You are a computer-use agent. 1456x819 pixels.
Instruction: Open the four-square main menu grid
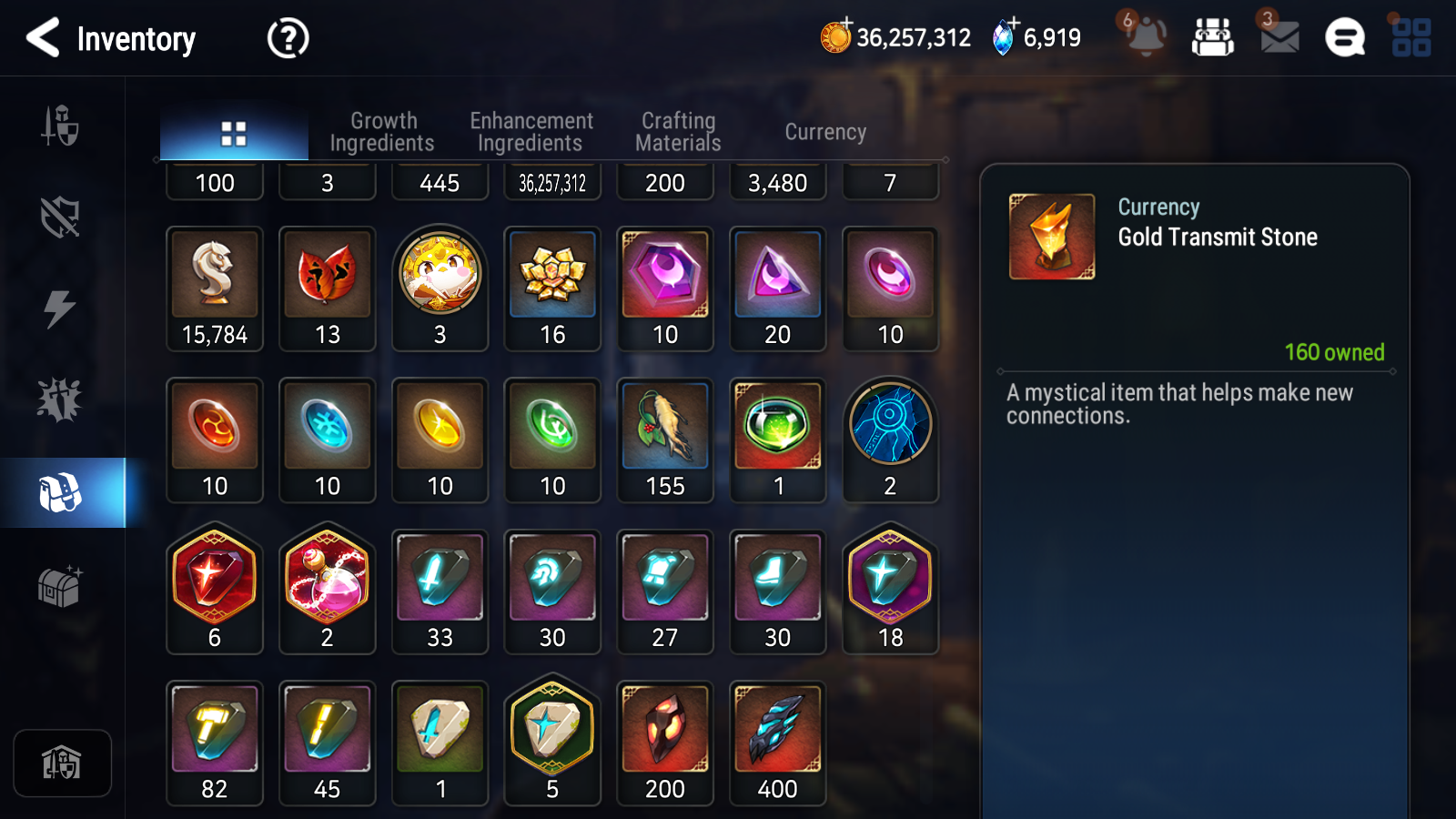point(1410,37)
